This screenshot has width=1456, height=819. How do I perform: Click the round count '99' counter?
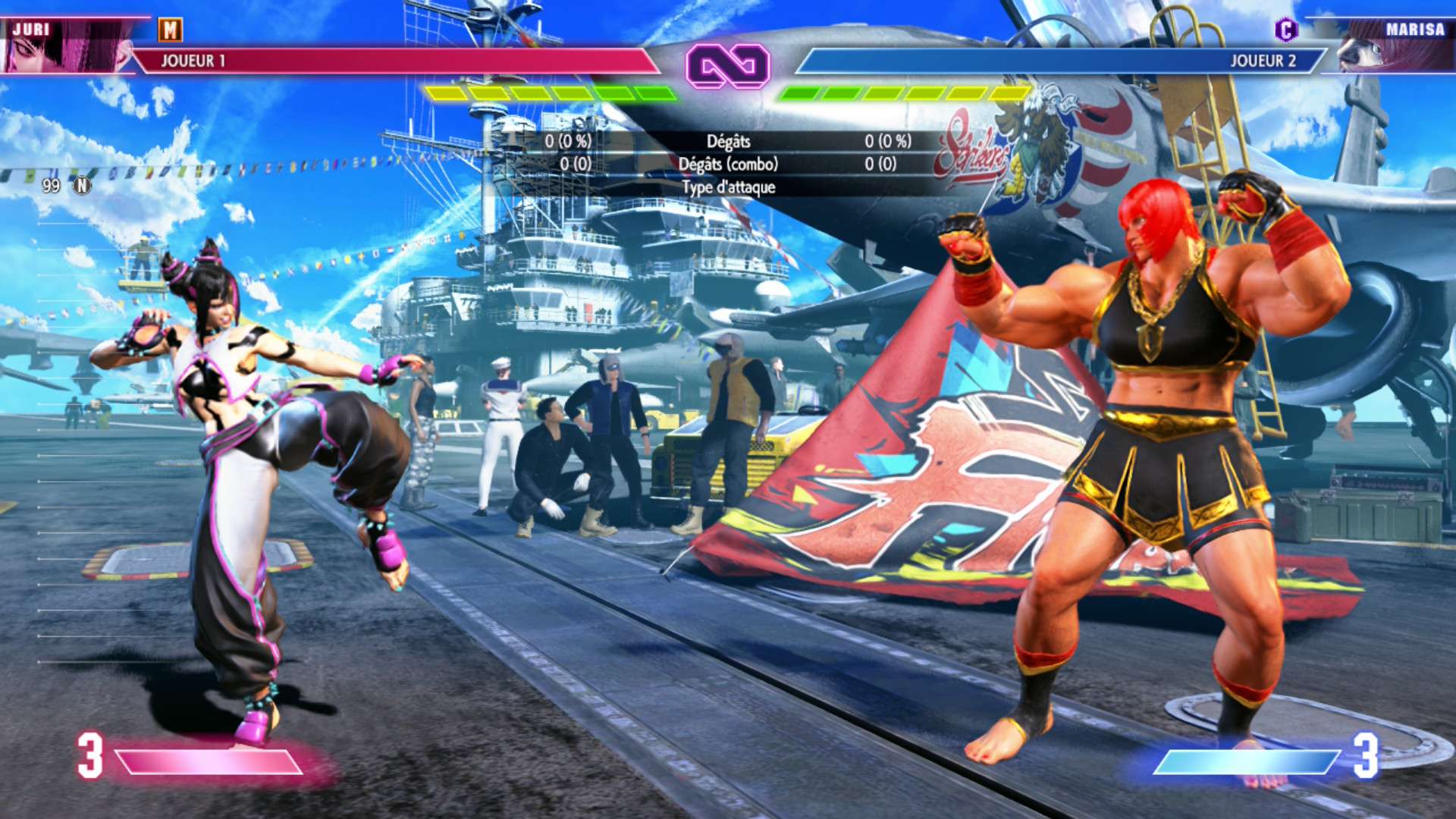point(51,184)
